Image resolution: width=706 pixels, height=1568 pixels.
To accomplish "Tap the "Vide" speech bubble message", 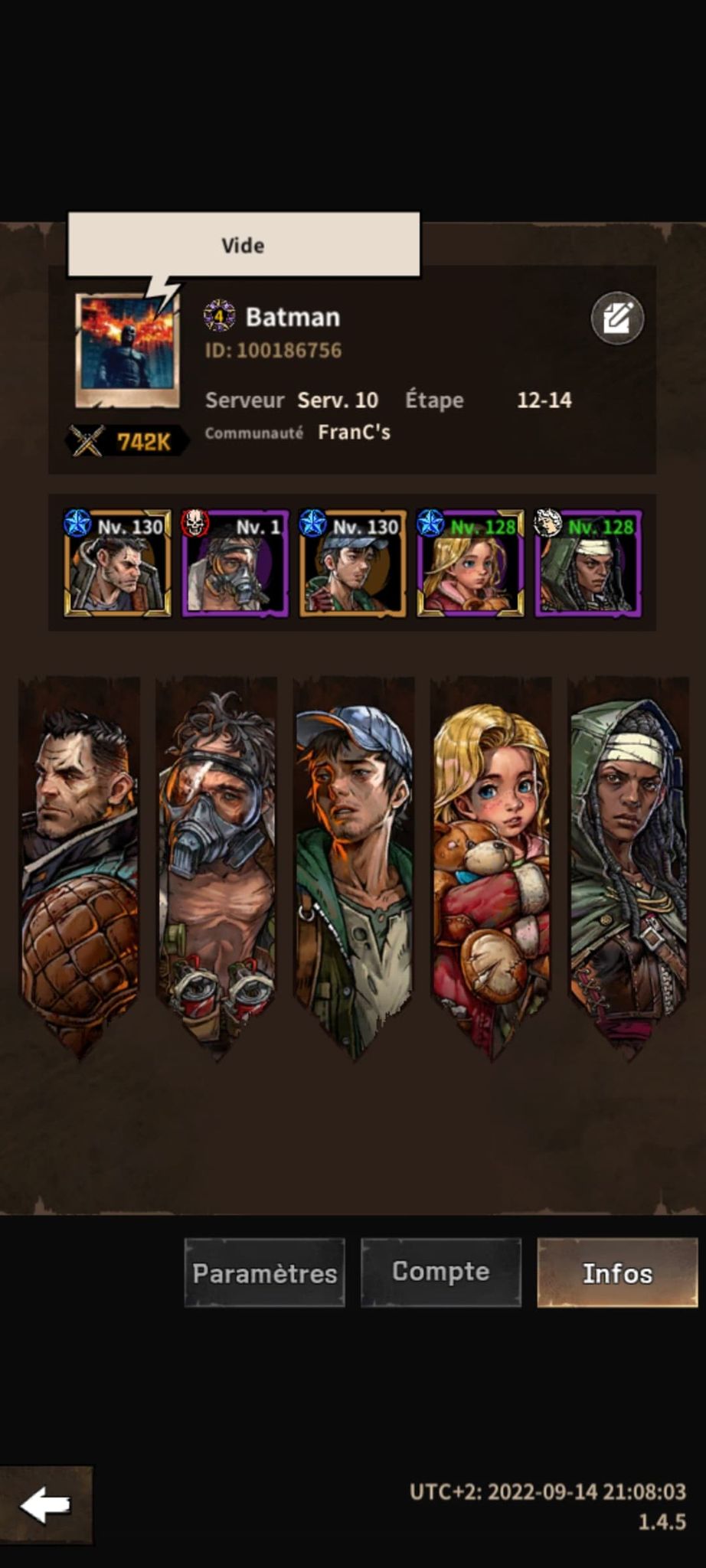I will pos(244,245).
